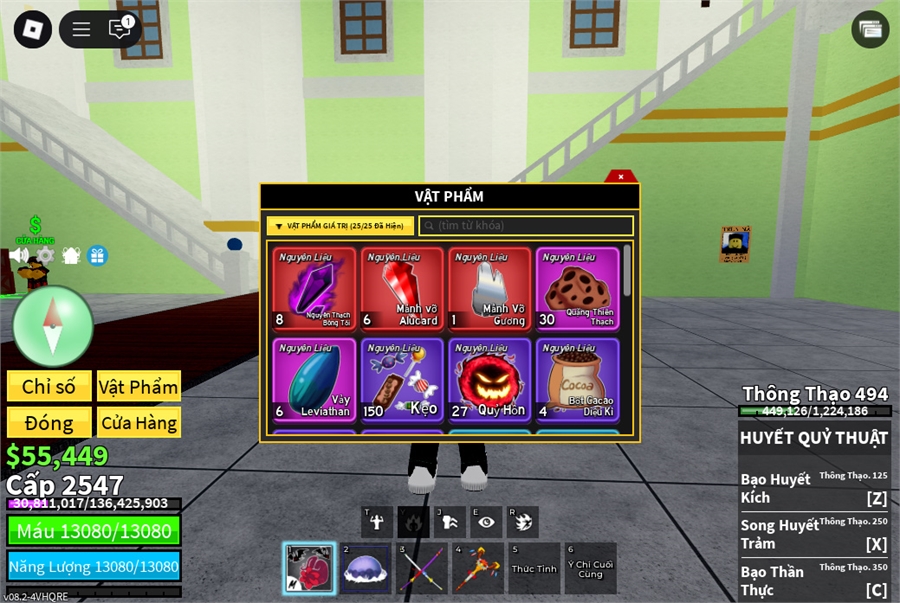Choose the Mảnh Vỡ Alucard item

(x=402, y=289)
